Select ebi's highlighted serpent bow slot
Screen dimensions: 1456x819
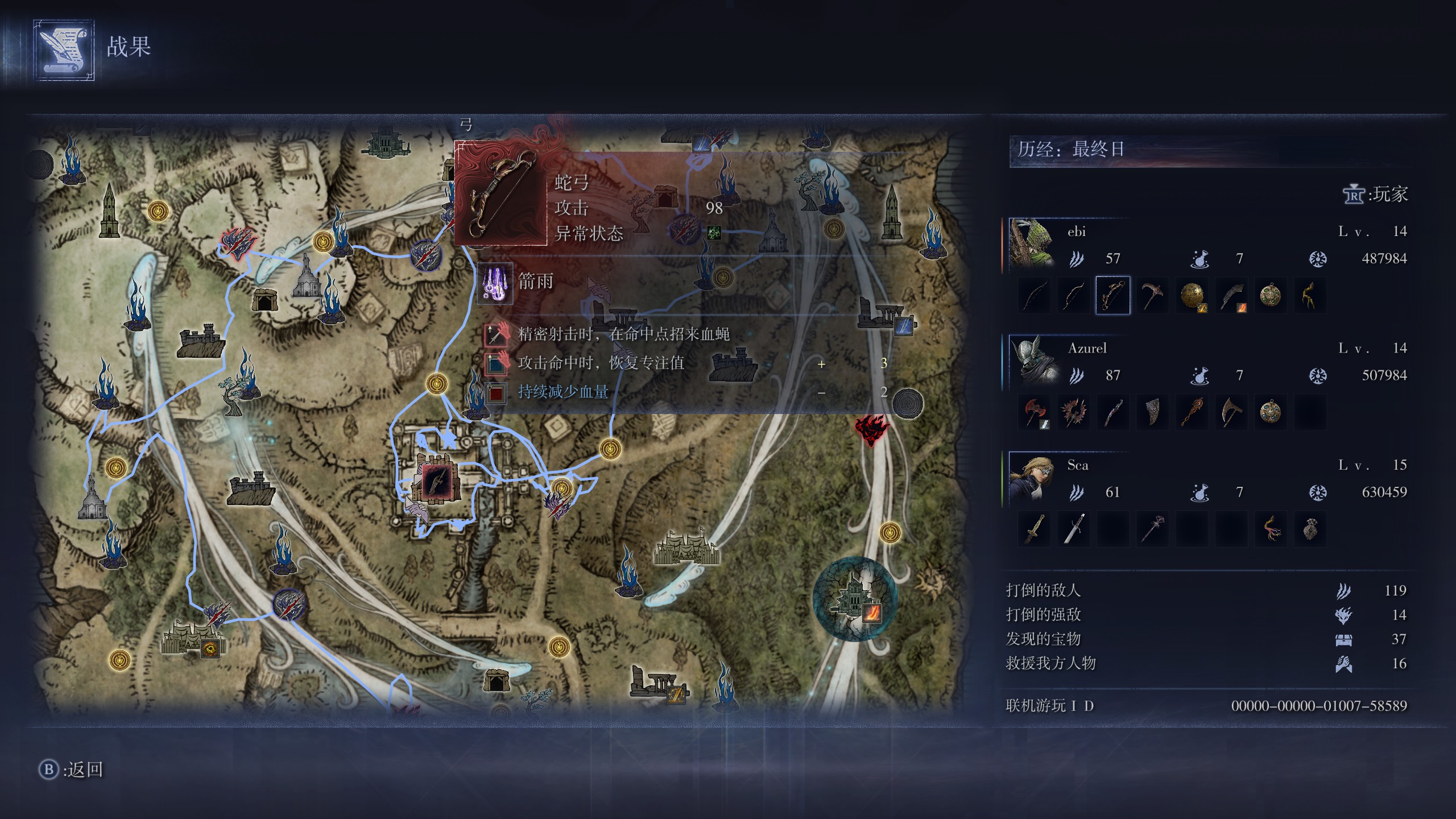pos(1112,296)
